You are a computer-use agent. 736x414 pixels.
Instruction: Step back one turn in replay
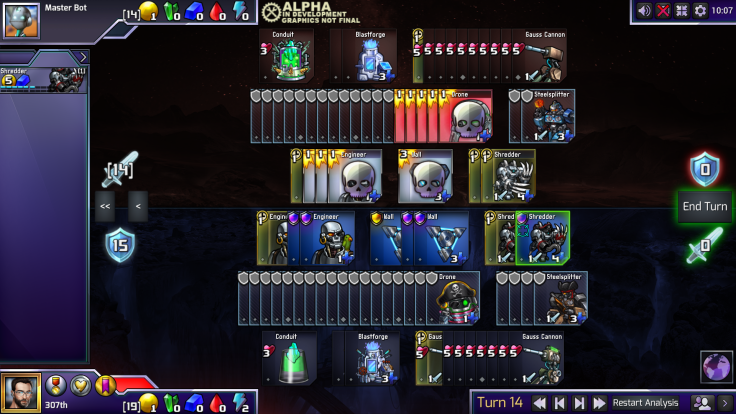(x=560, y=403)
